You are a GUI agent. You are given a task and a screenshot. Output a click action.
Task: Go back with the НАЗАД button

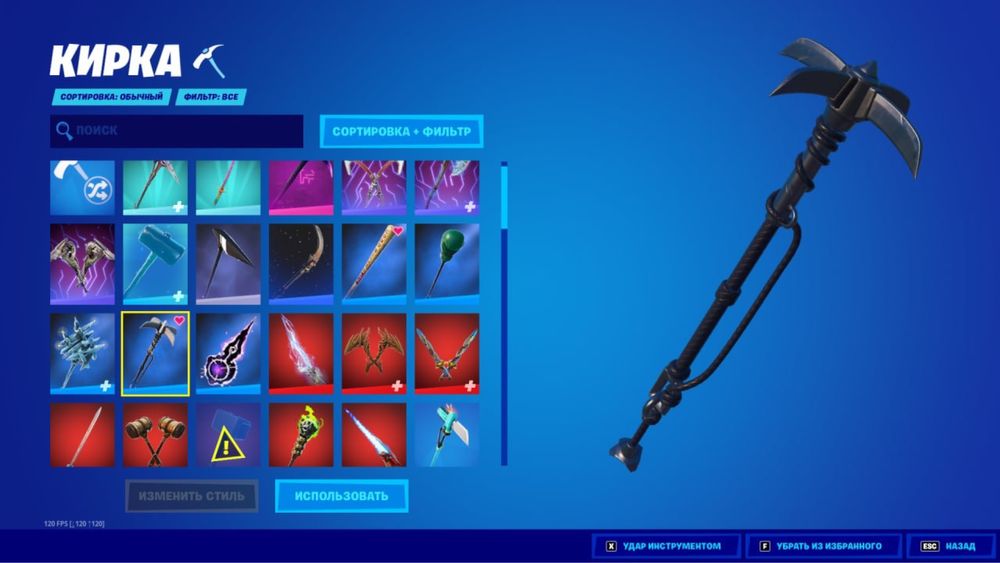click(x=951, y=546)
